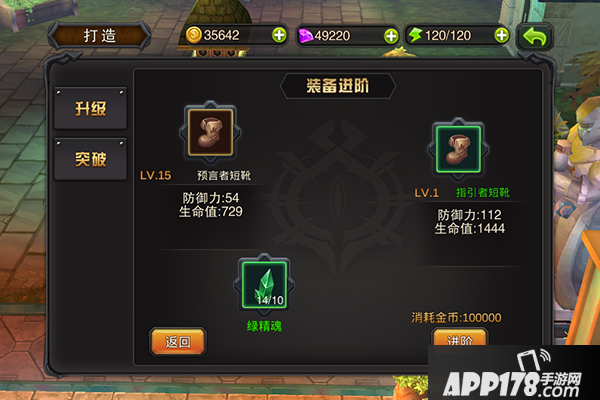Image resolution: width=600 pixels, height=400 pixels.
Task: Tap the 绿精魂 green crystal material
Action: [x=265, y=284]
